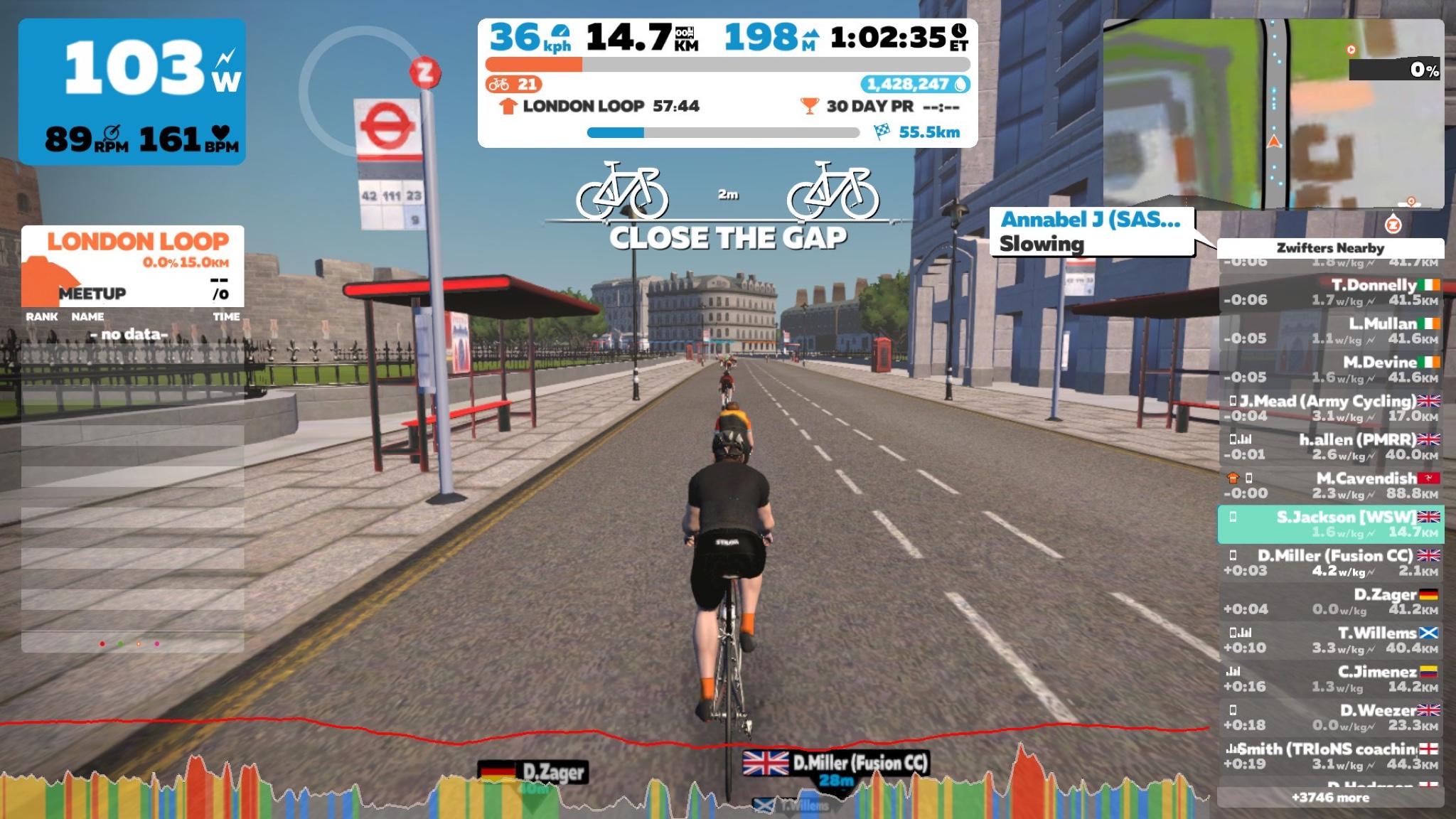Select h.allen (PMRR) rider entry

pos(1330,446)
